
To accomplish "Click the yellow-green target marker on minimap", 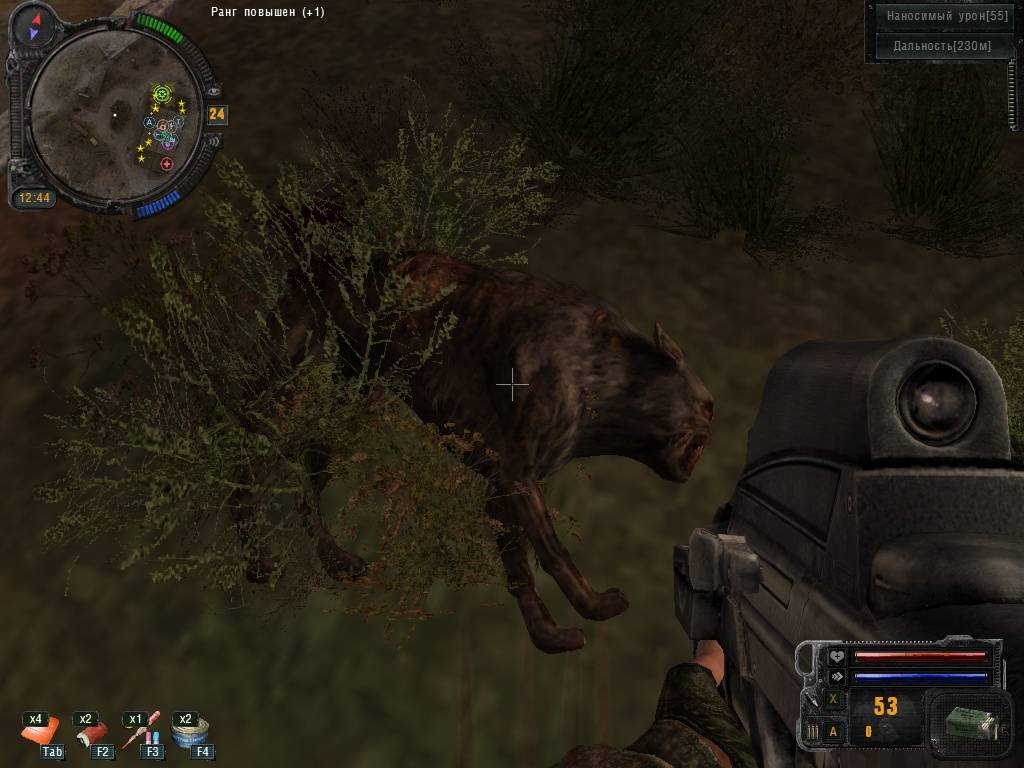I will [x=162, y=94].
